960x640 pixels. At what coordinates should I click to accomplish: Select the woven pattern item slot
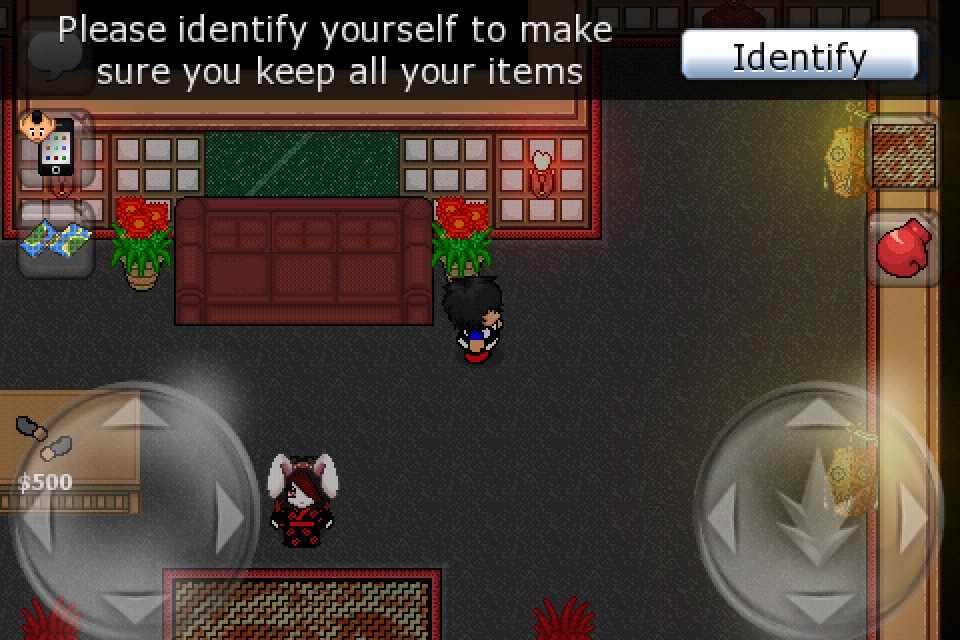(x=904, y=155)
